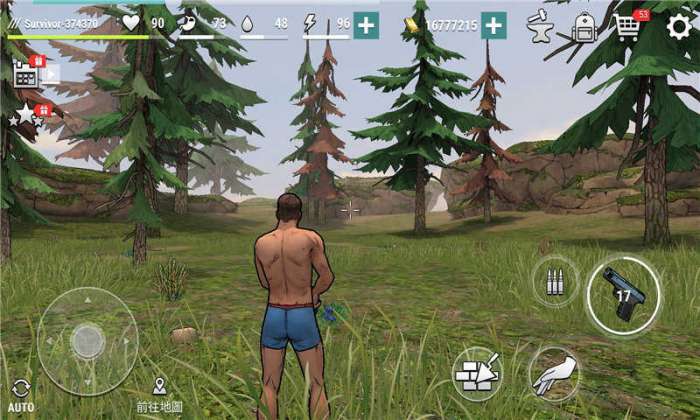Tap the virtual movement joystick
Screen dimensions: 700x420
tap(88, 341)
